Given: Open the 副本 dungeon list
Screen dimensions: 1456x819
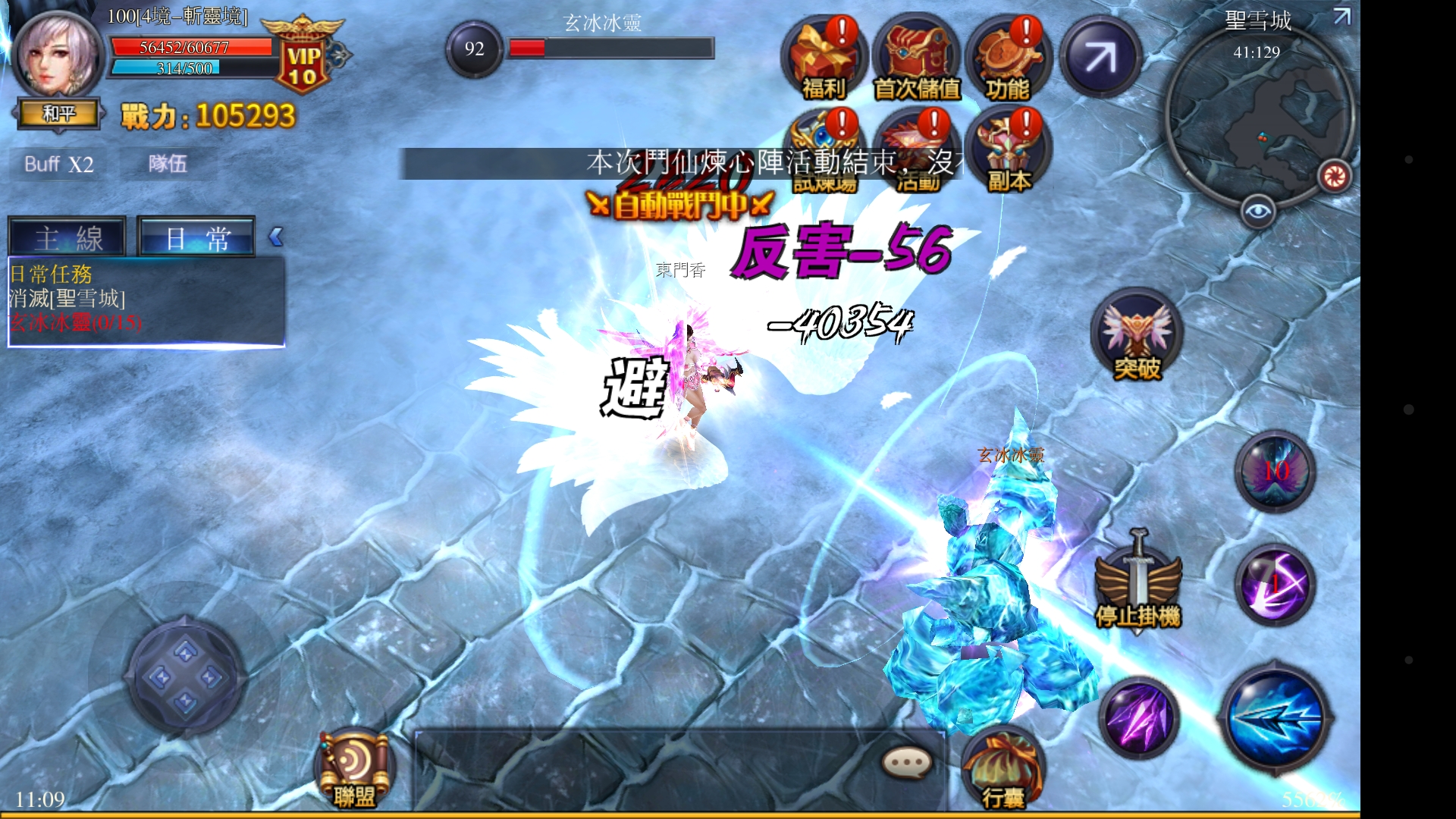Looking at the screenshot, I should [x=1009, y=148].
